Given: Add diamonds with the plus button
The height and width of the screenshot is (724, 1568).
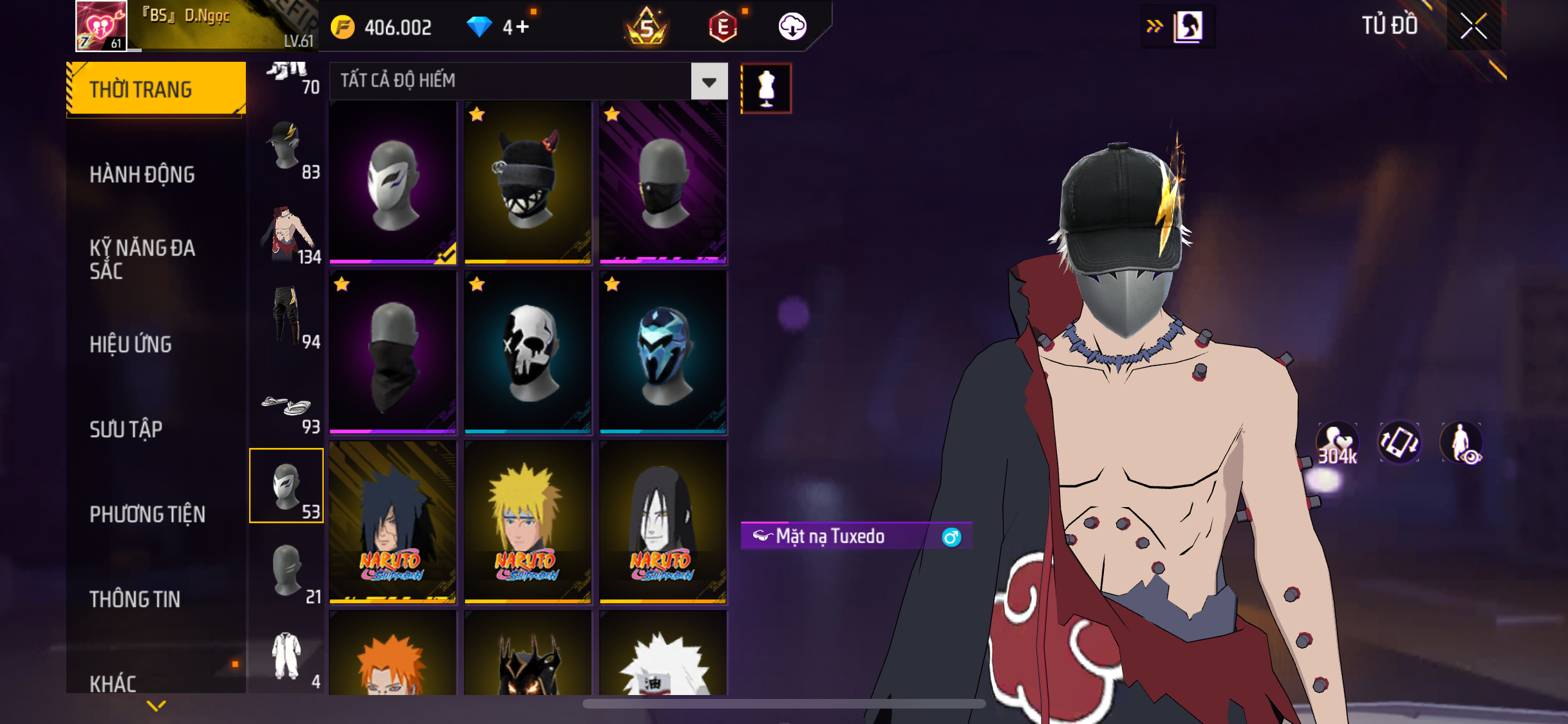Looking at the screenshot, I should click(522, 27).
